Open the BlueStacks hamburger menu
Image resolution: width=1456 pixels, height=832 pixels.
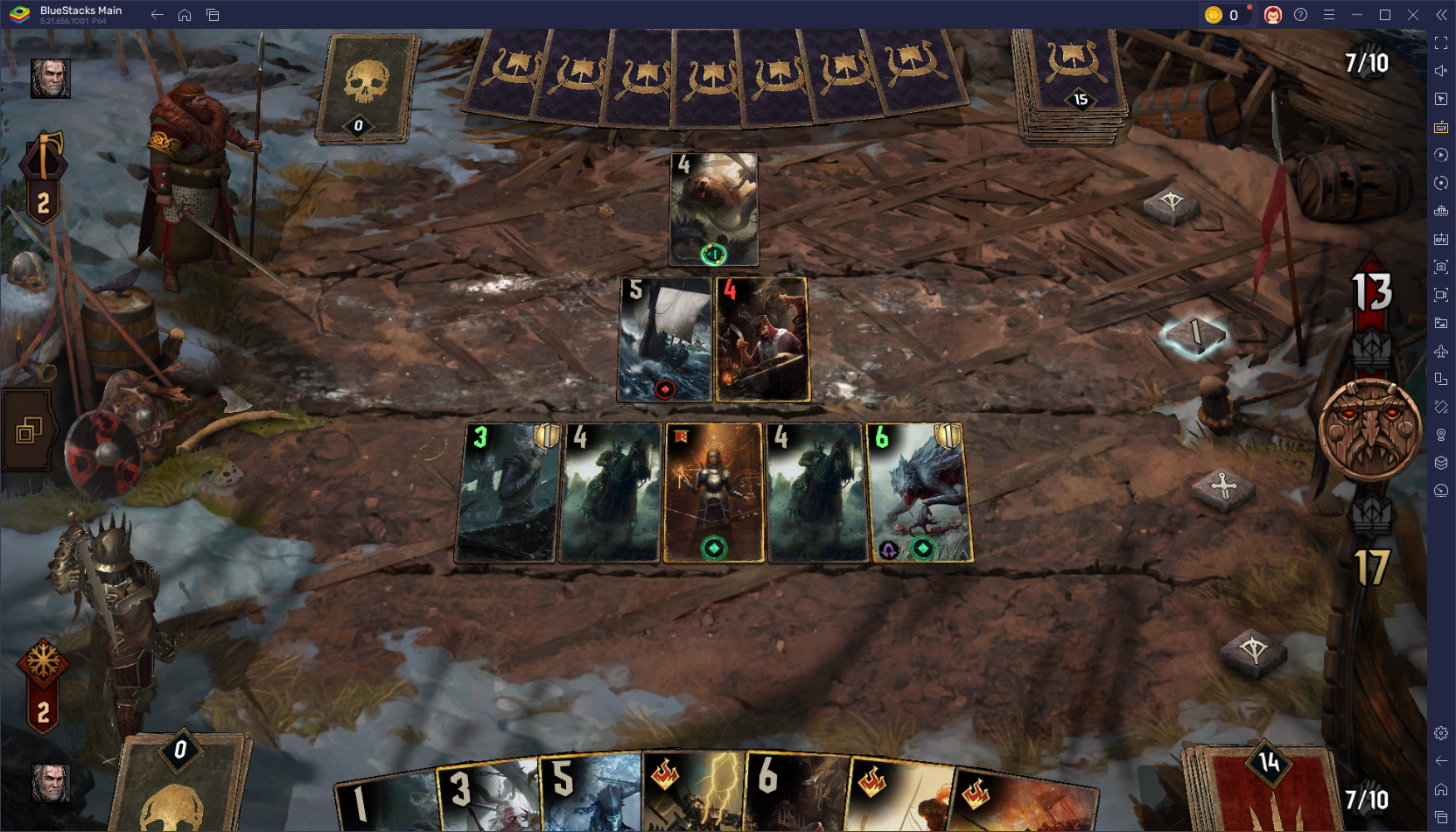[x=1328, y=14]
